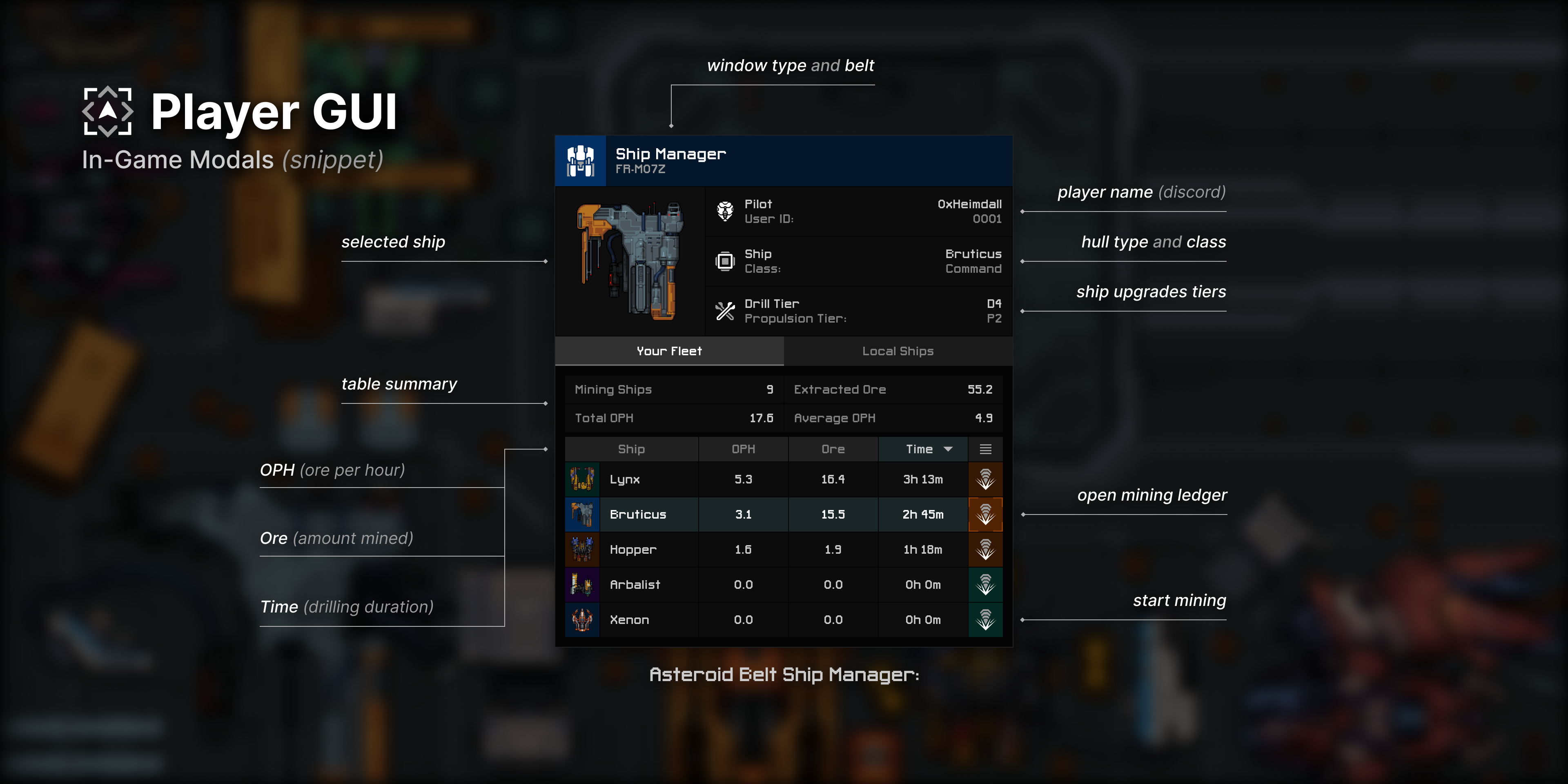The width and height of the screenshot is (1568, 784).
Task: Start mining with the Arbalist
Action: point(985,585)
